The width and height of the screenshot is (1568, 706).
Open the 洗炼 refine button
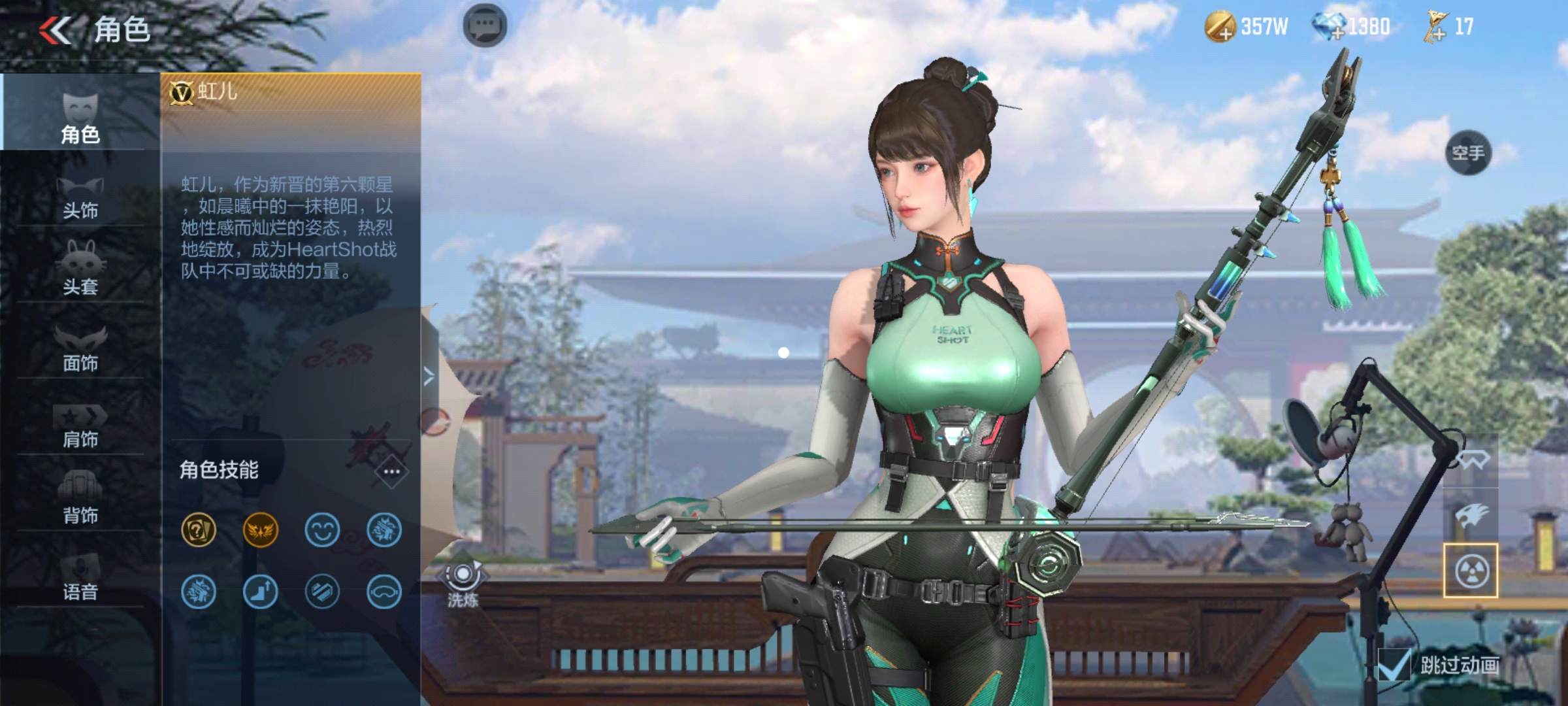(463, 584)
